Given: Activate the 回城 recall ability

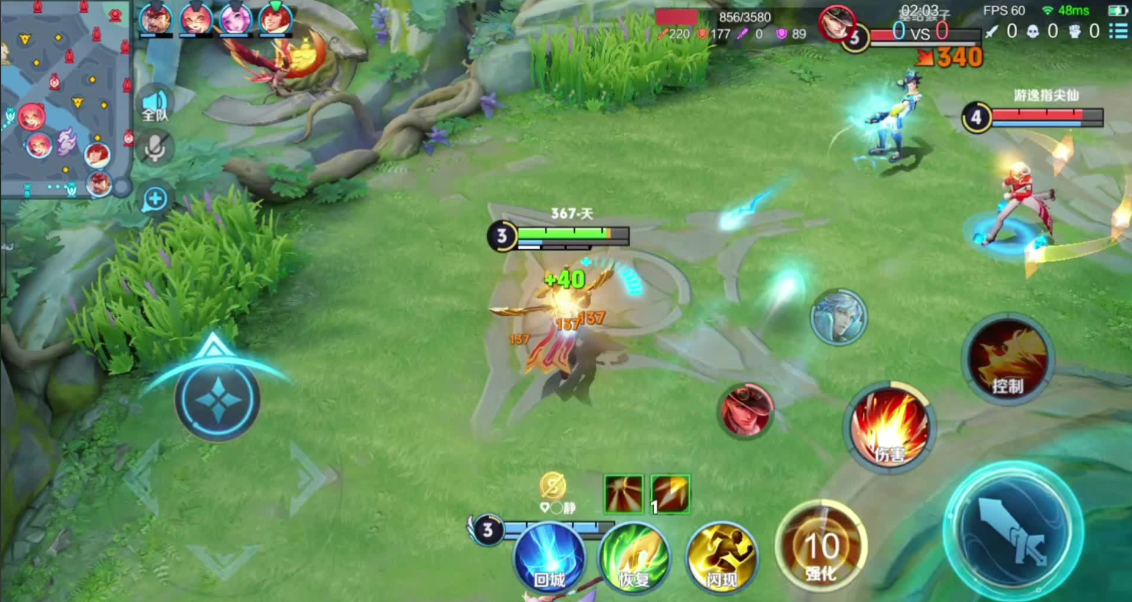Looking at the screenshot, I should tap(549, 557).
